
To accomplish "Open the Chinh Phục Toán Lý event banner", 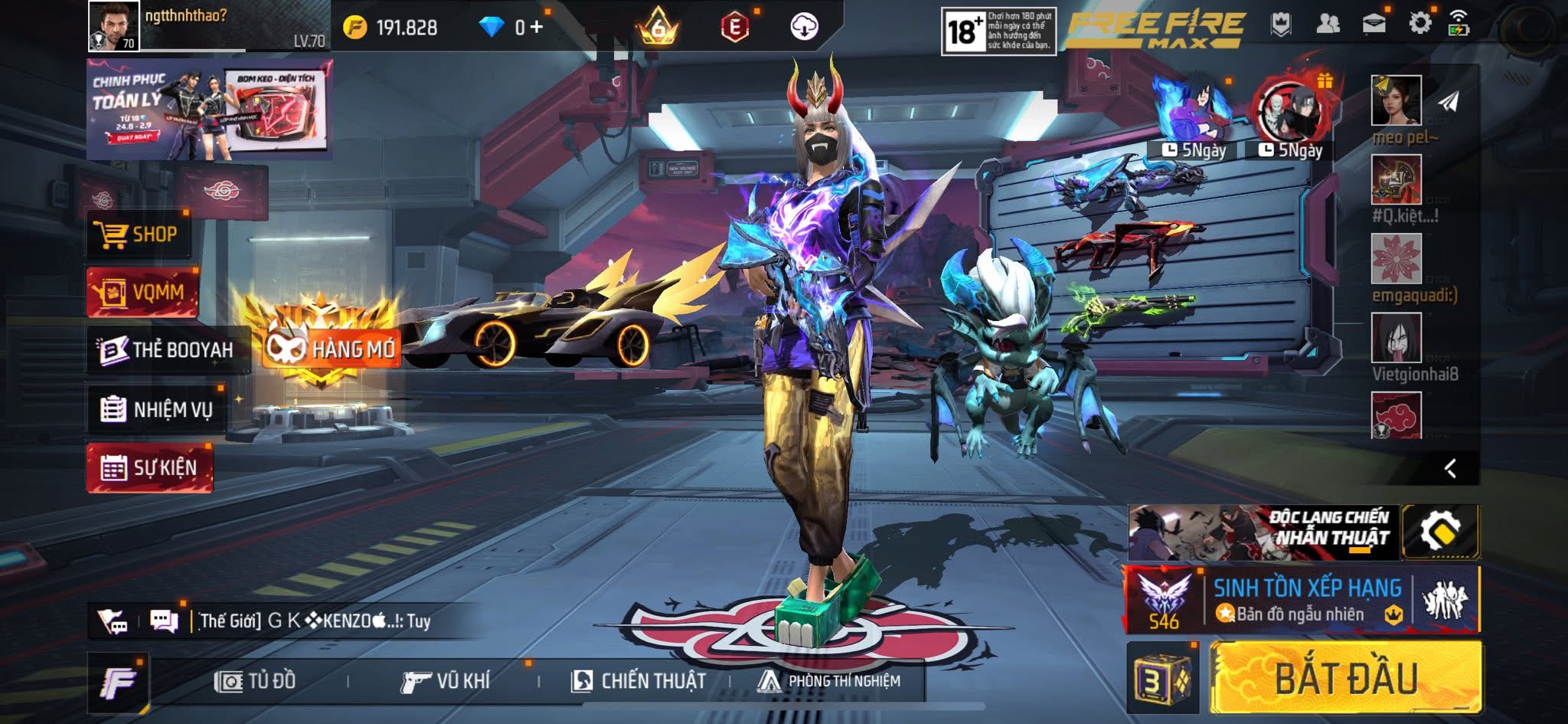I will pos(208,109).
